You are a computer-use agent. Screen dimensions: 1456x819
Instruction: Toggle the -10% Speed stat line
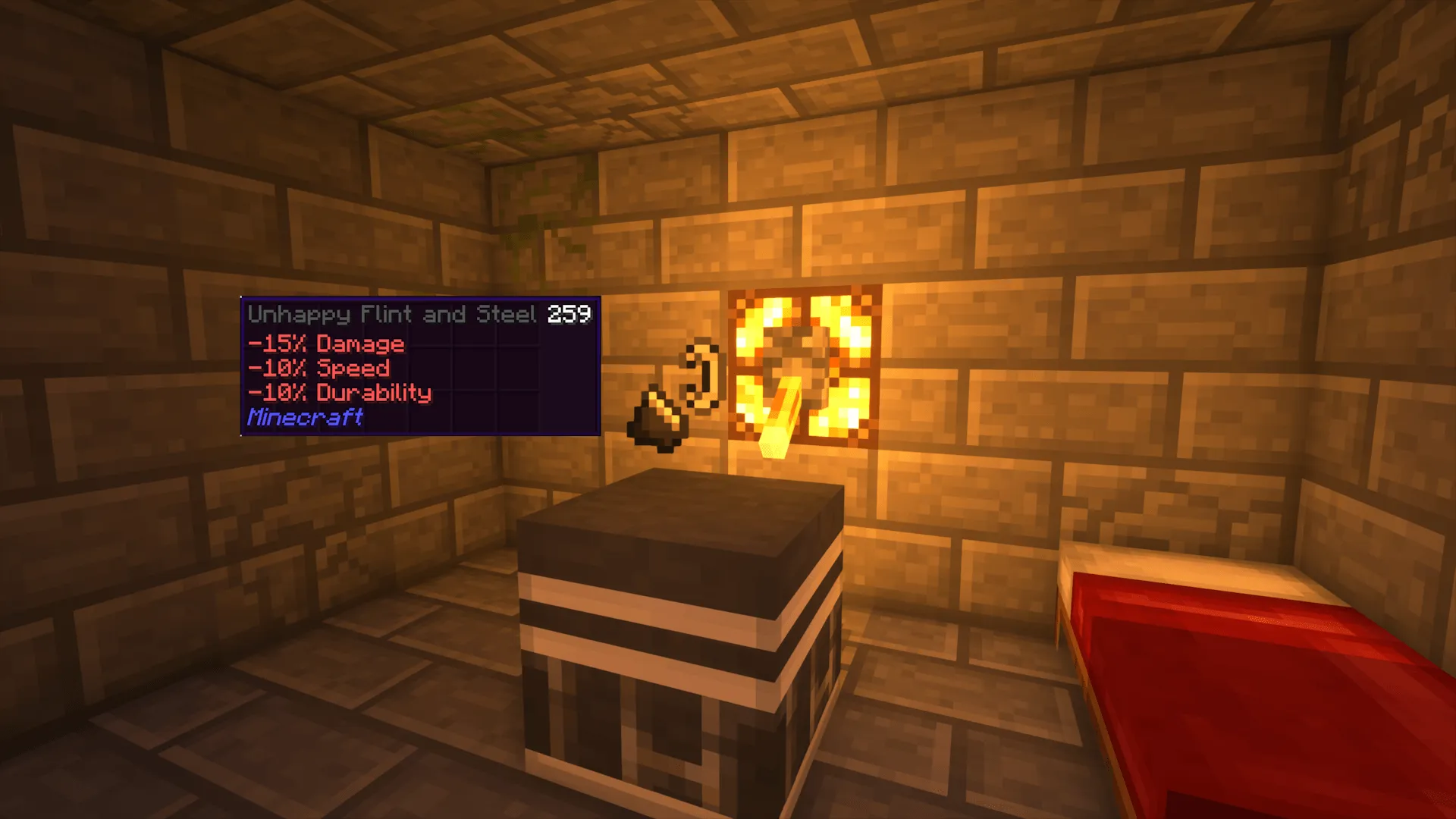pyautogui.click(x=318, y=369)
